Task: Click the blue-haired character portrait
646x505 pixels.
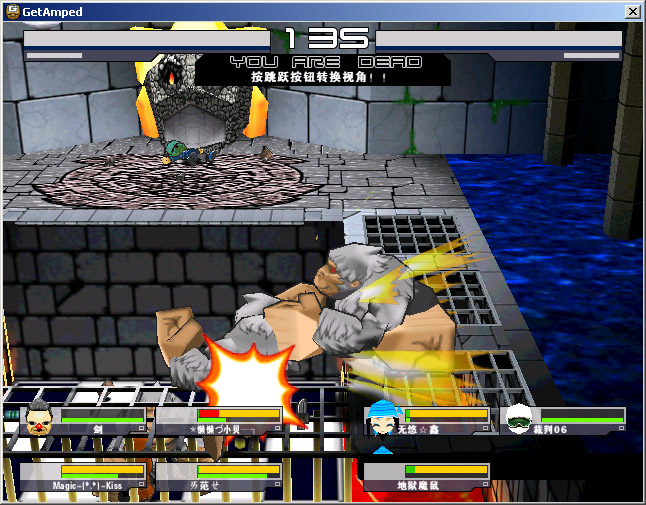Action: (x=383, y=418)
